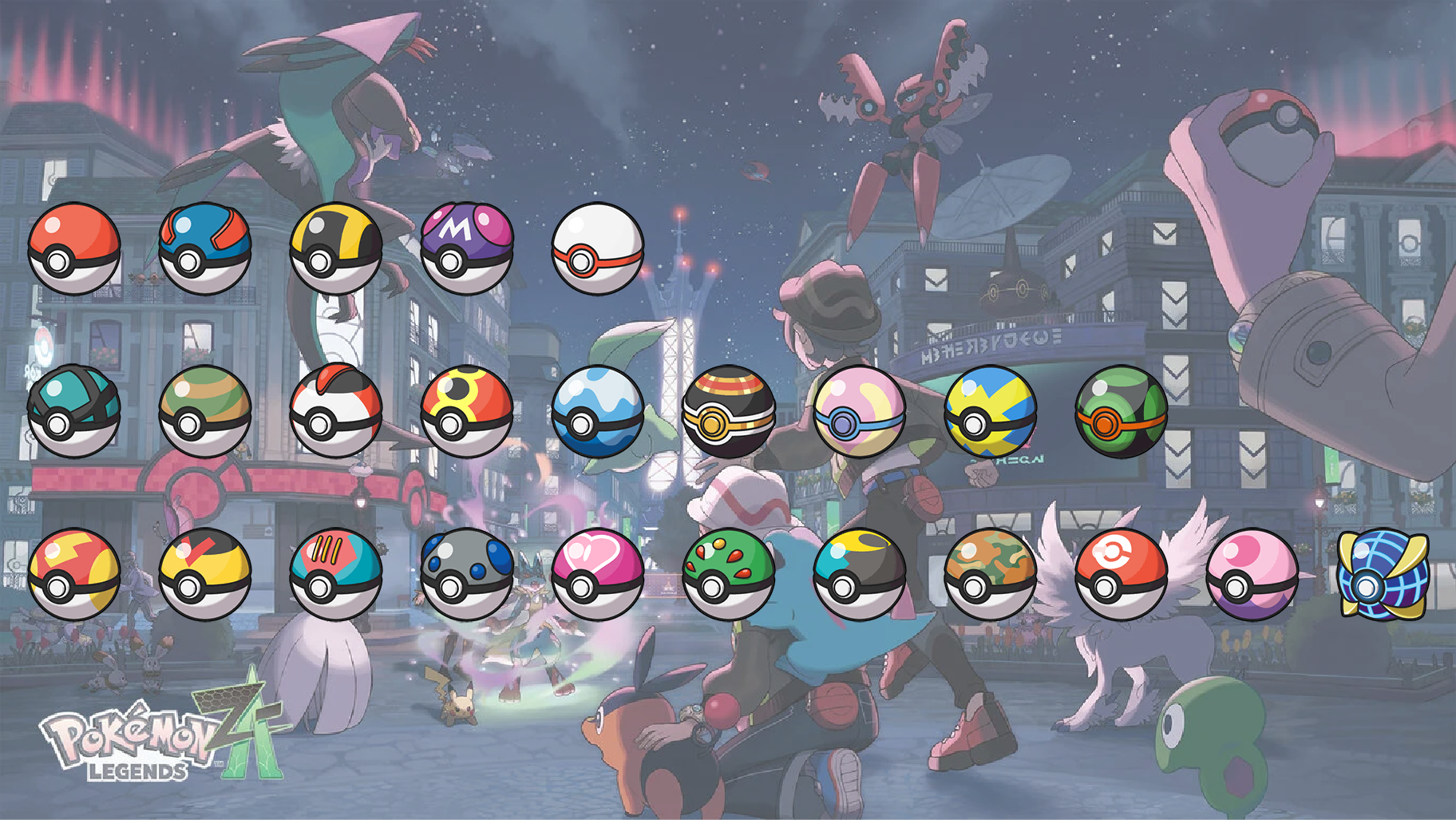
Task: Choose the Fast Ball icon
Action: [74, 574]
